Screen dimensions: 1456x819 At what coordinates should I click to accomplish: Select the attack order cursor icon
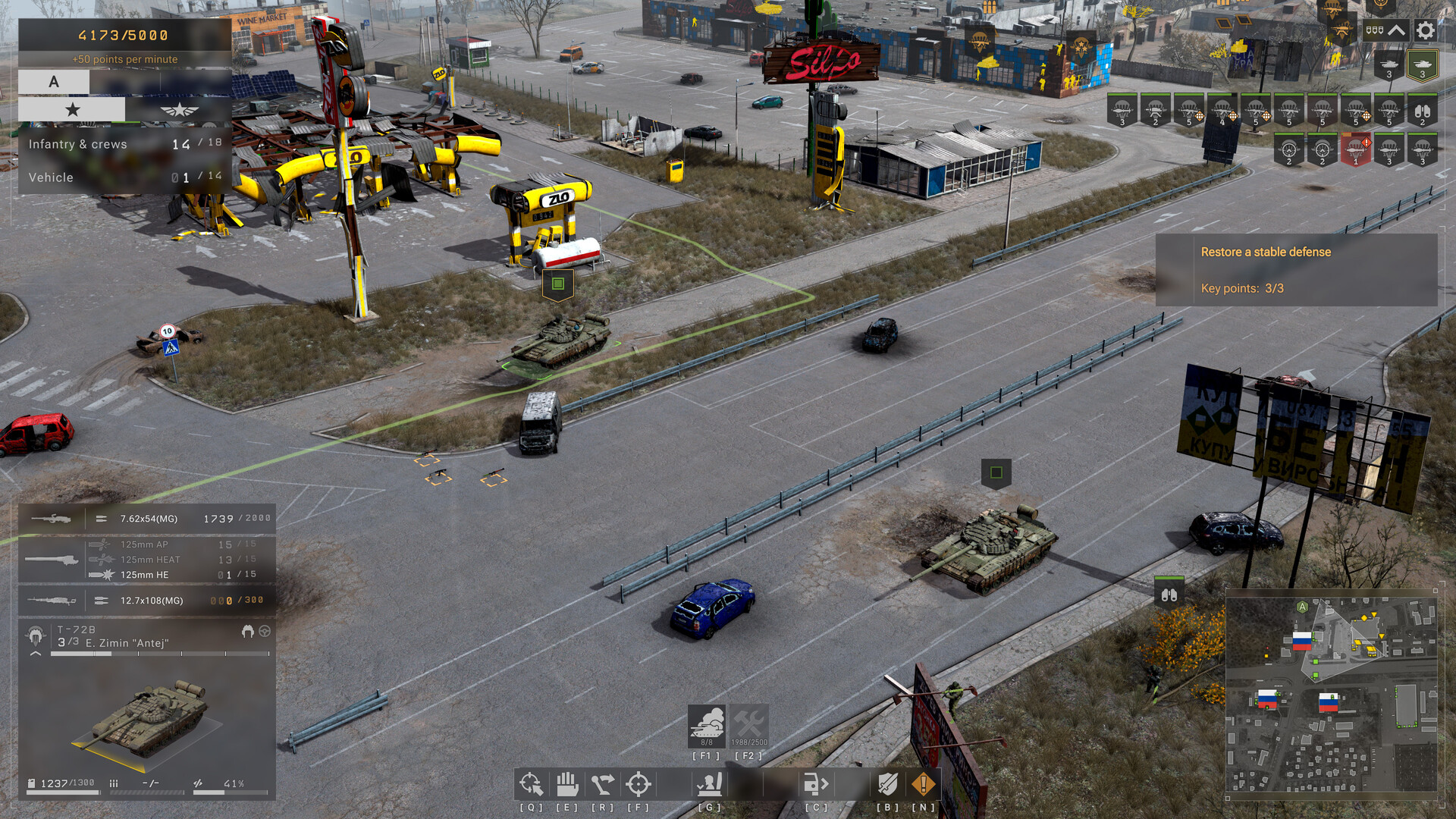click(531, 783)
